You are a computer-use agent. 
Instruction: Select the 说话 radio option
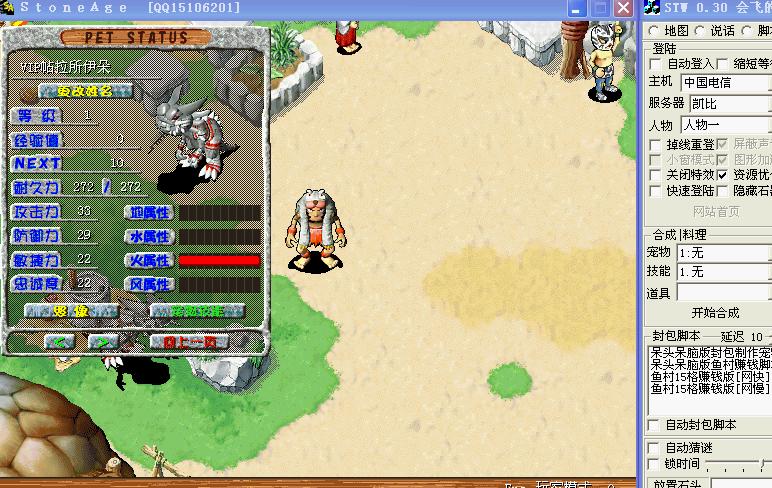click(x=701, y=31)
